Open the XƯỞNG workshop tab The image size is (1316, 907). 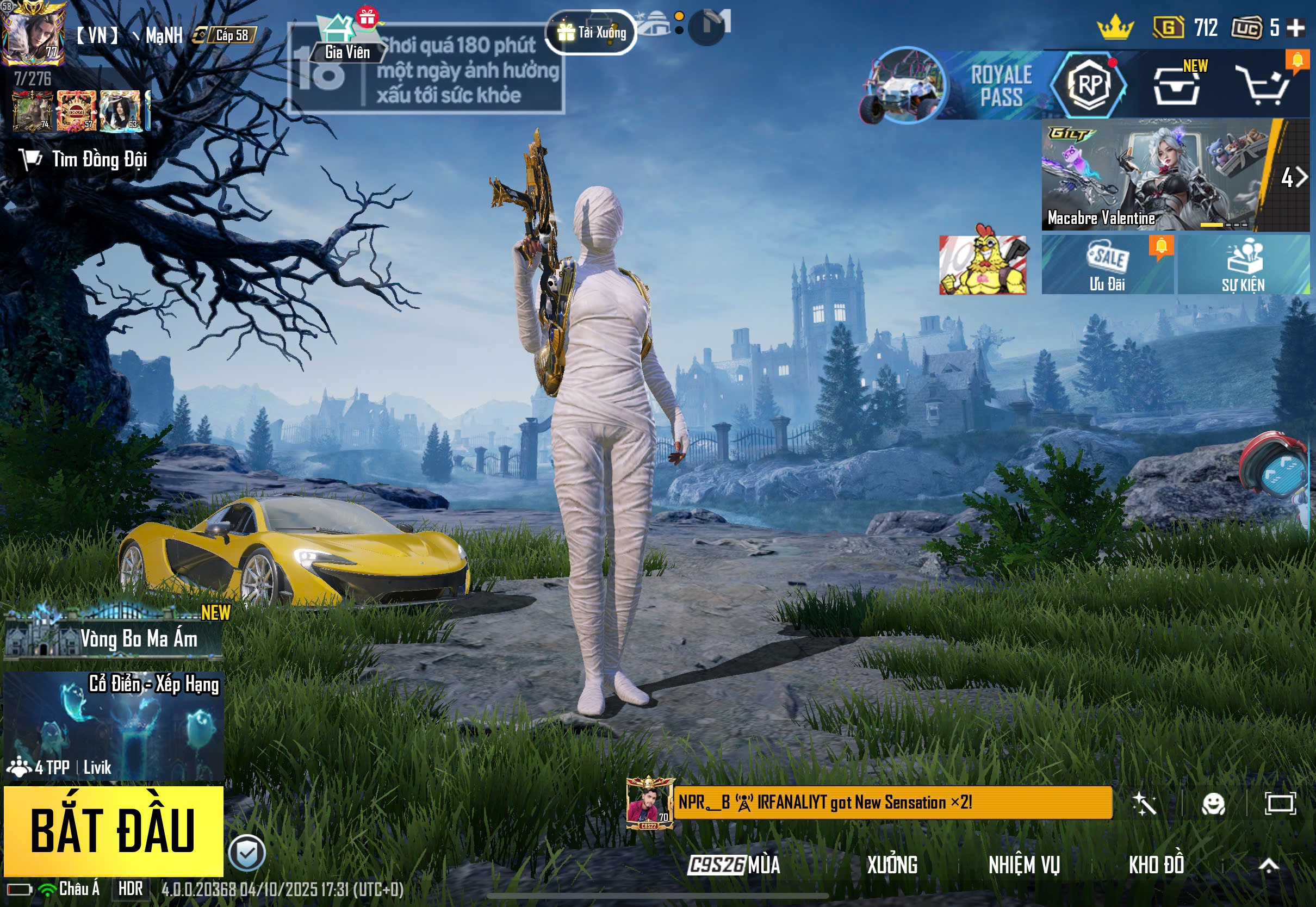(x=891, y=865)
